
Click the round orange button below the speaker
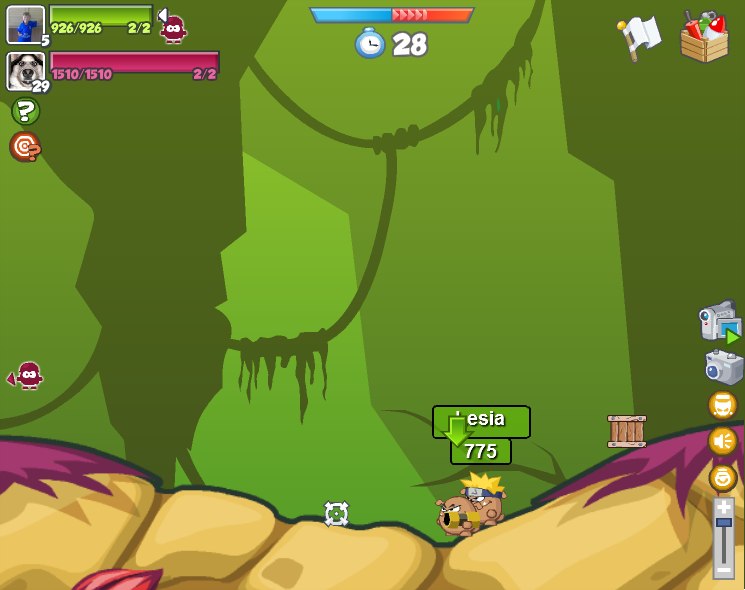(x=723, y=477)
